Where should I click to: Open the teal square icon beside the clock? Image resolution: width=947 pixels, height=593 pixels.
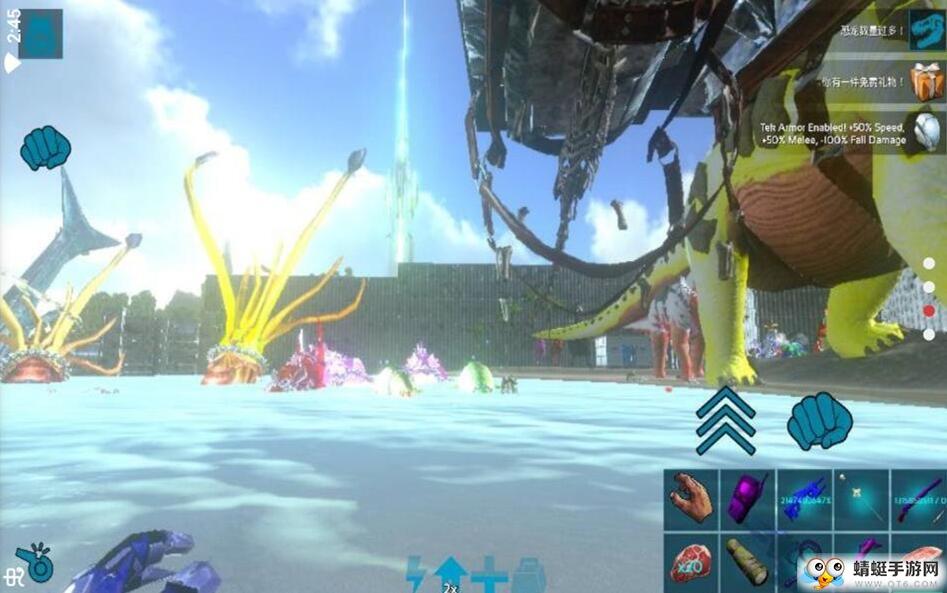pyautogui.click(x=40, y=34)
